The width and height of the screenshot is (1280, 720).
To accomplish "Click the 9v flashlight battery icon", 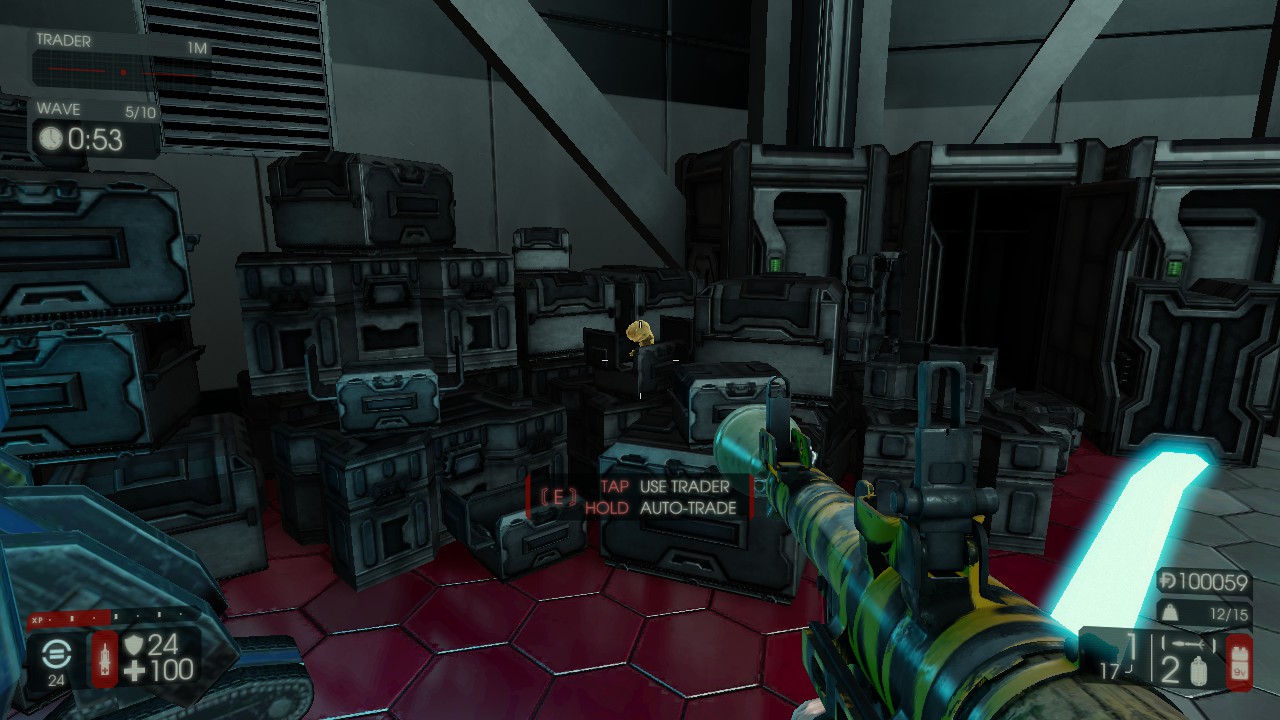I will point(1239,661).
